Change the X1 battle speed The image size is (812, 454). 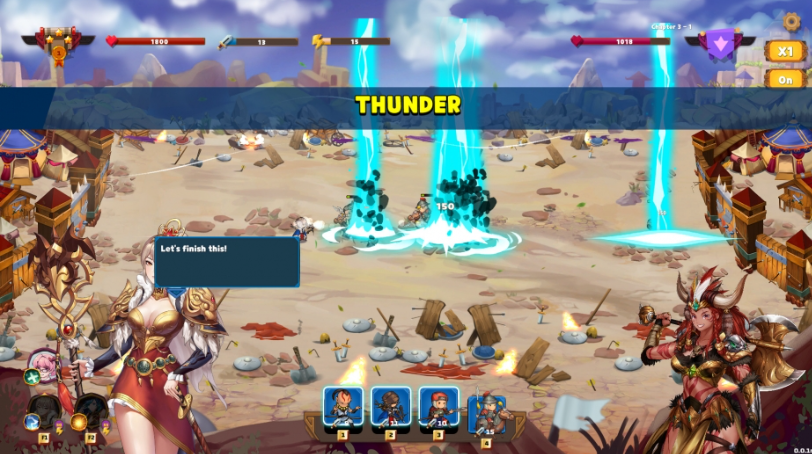(x=784, y=51)
